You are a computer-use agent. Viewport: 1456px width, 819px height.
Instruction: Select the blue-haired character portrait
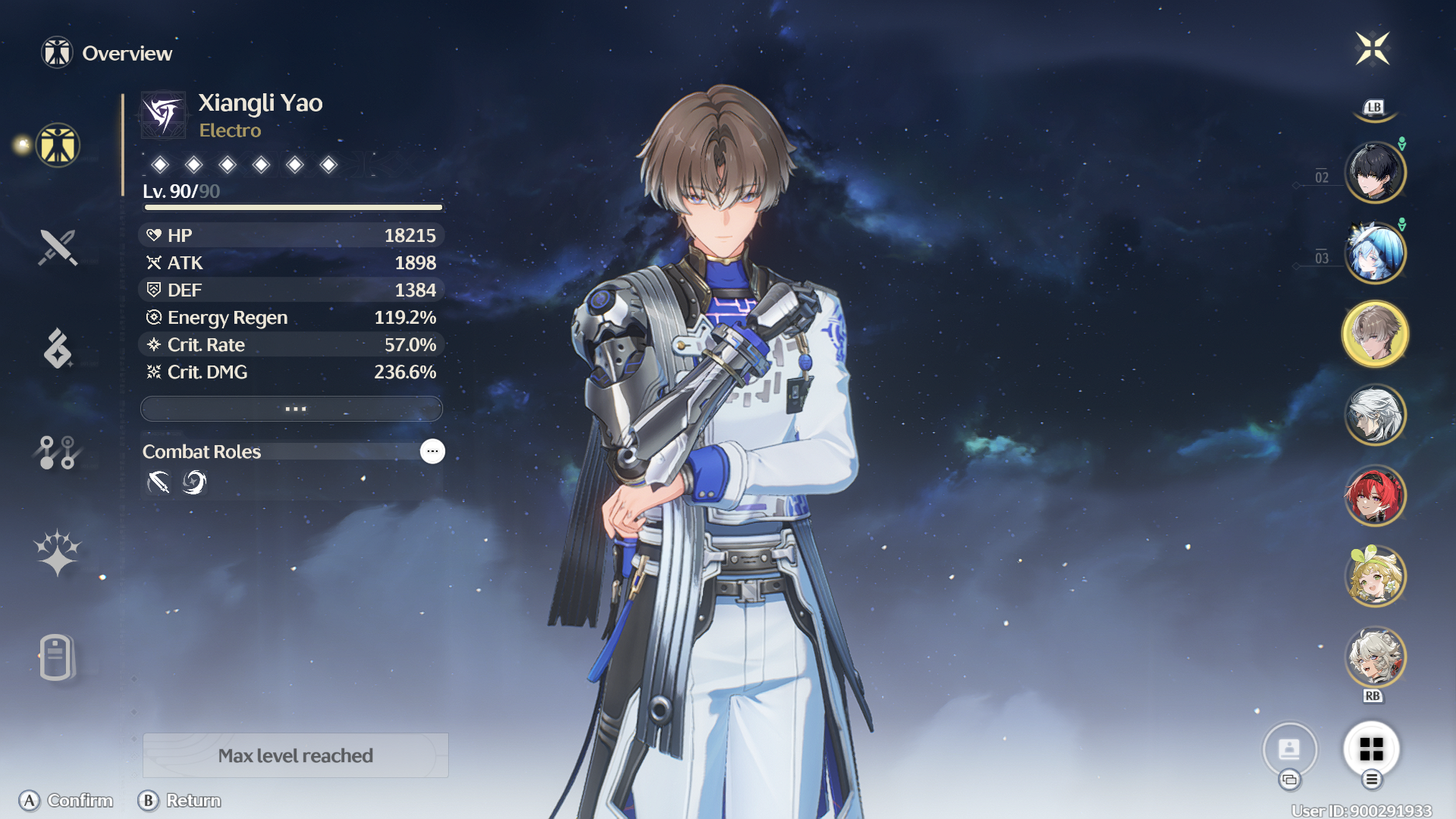[1375, 253]
